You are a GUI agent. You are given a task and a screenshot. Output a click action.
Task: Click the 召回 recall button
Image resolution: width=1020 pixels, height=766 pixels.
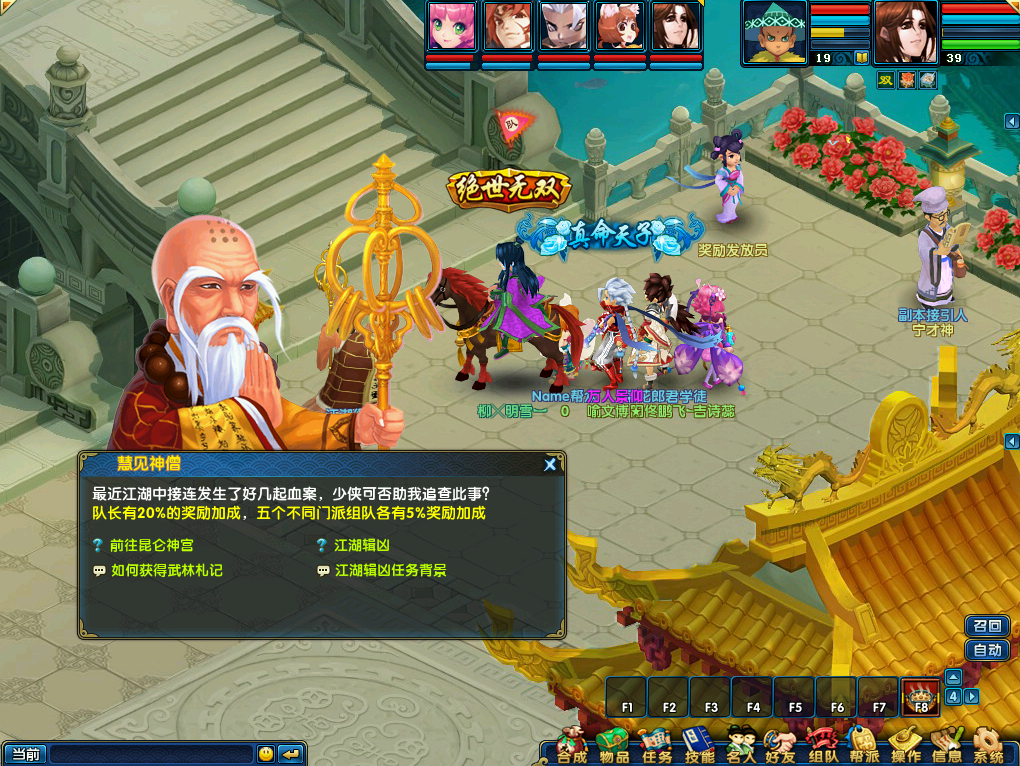986,626
